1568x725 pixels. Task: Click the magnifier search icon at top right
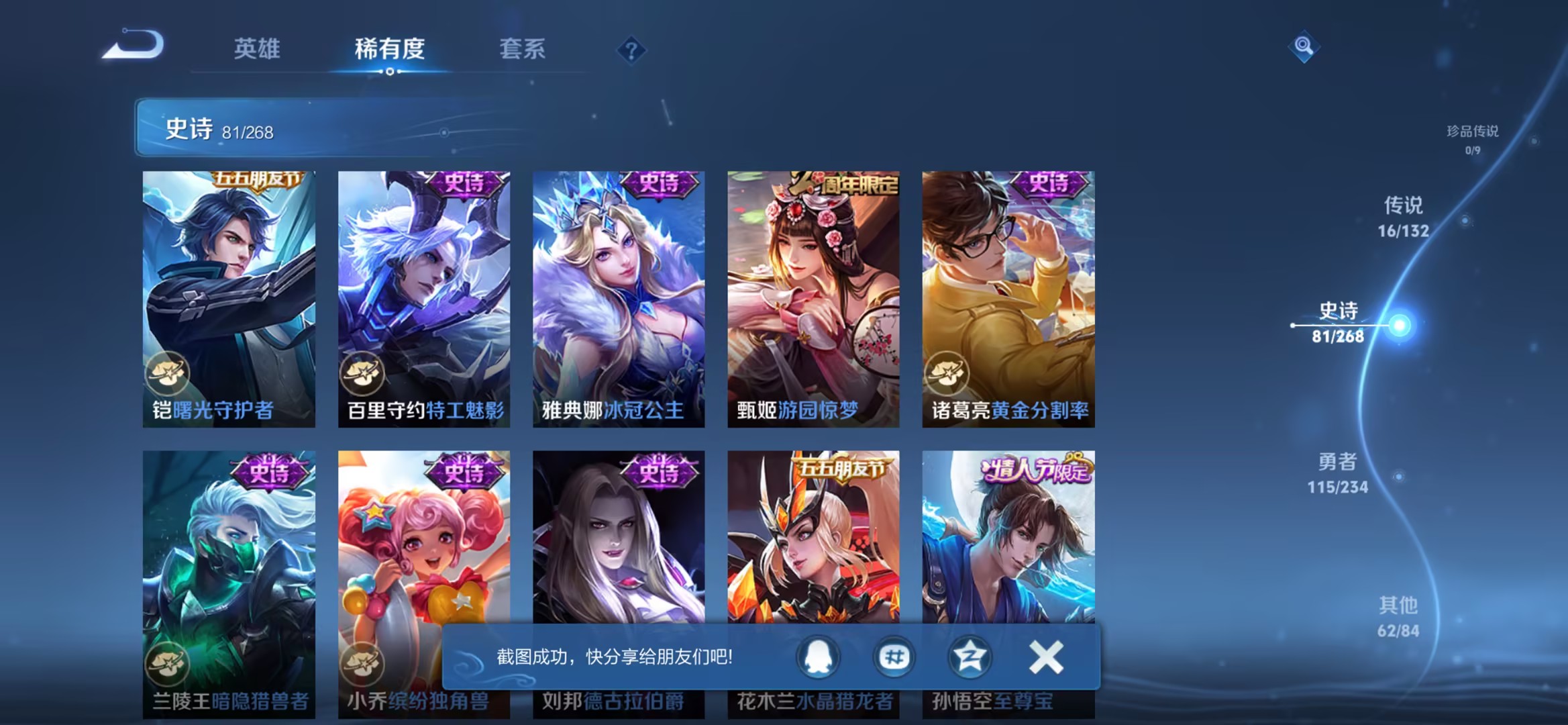click(x=1304, y=46)
